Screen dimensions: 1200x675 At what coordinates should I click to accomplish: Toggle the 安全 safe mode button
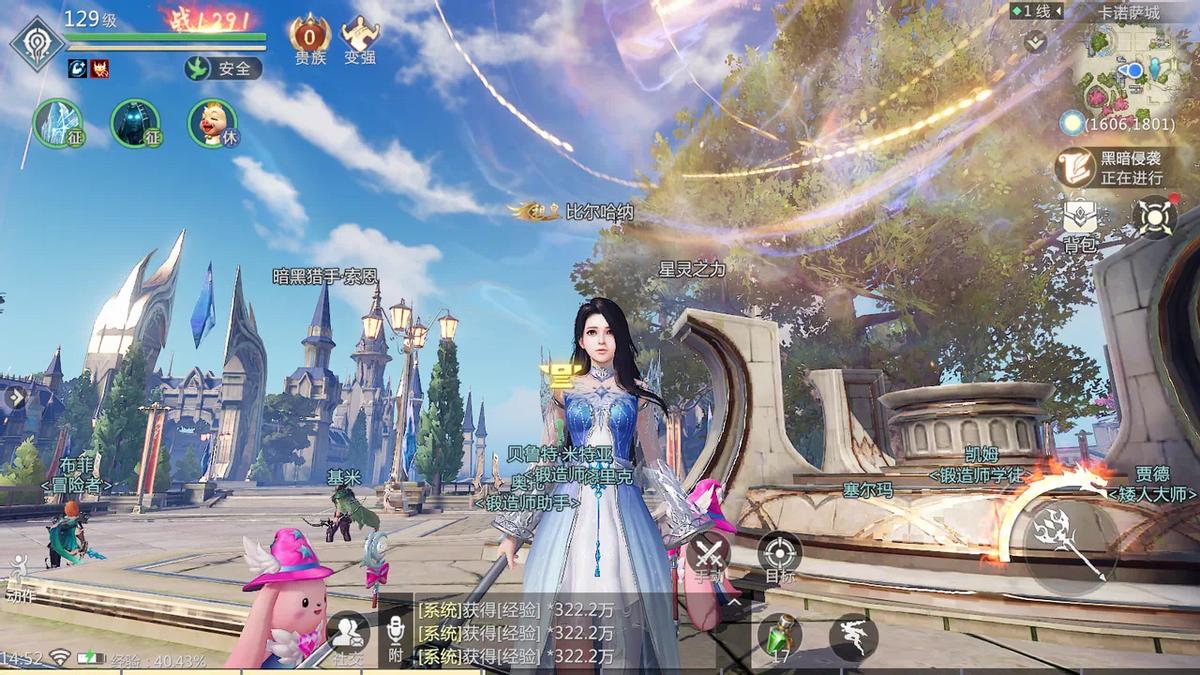[x=223, y=68]
